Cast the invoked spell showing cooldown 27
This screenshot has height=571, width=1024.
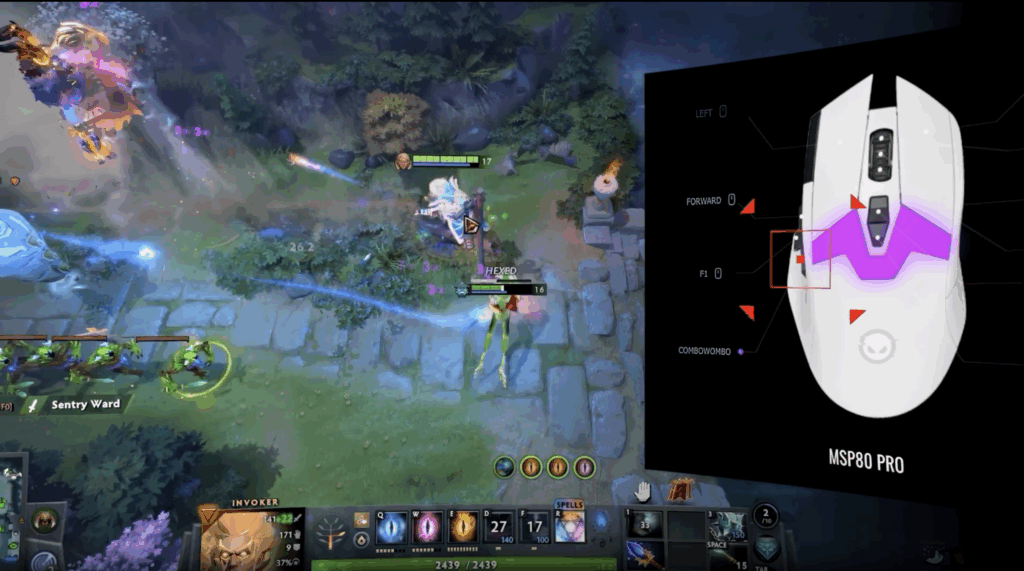499,525
